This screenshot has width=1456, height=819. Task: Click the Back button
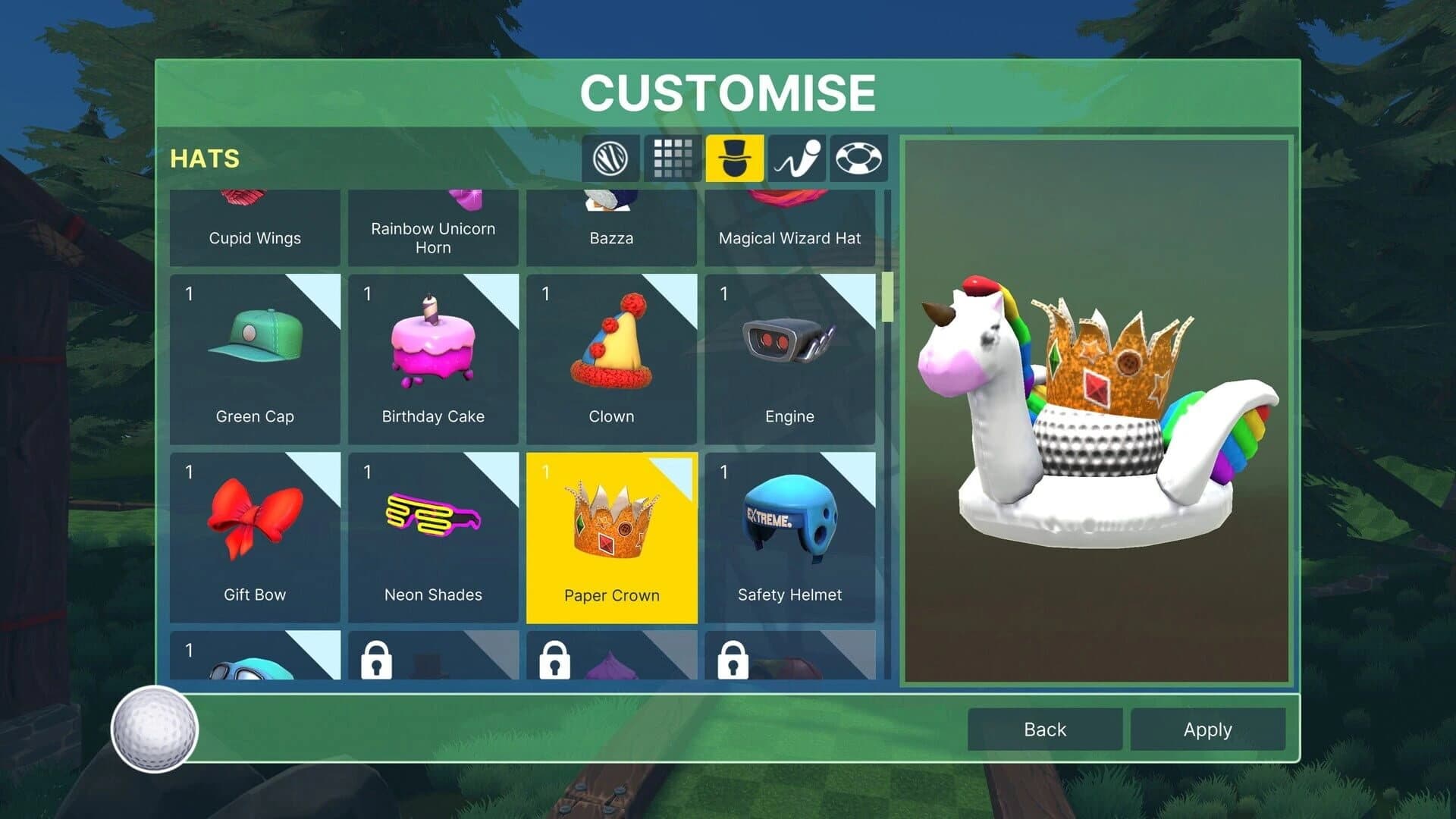[x=1044, y=730]
